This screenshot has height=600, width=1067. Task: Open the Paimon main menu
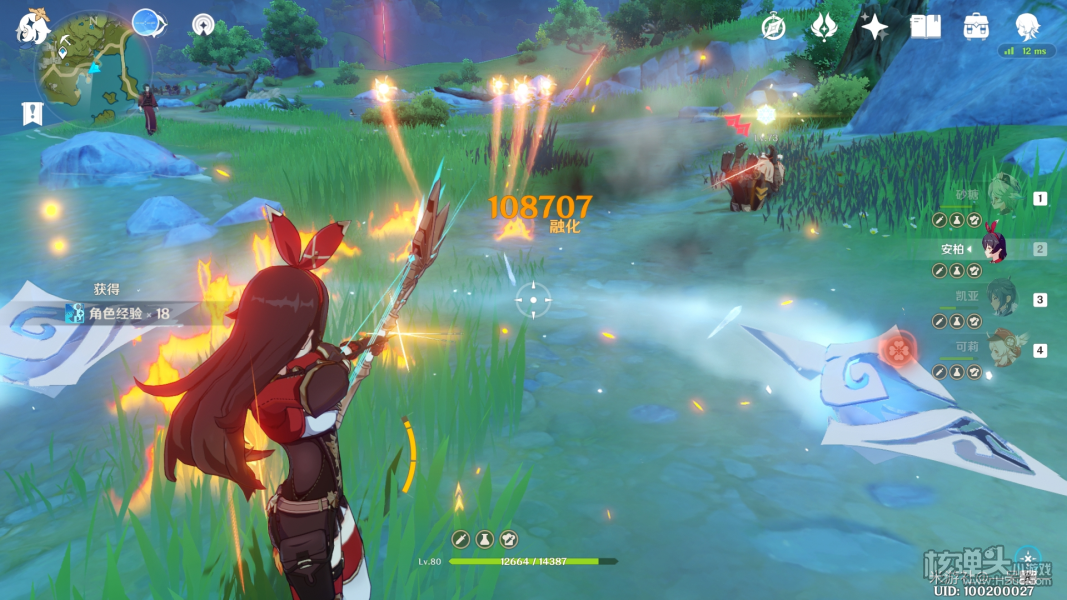point(32,27)
